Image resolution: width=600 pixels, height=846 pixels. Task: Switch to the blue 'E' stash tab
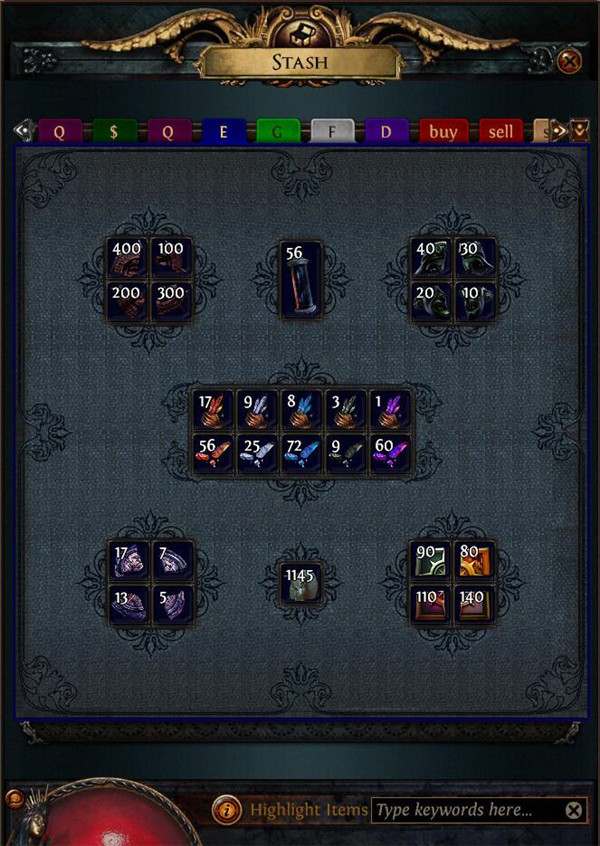[222, 132]
